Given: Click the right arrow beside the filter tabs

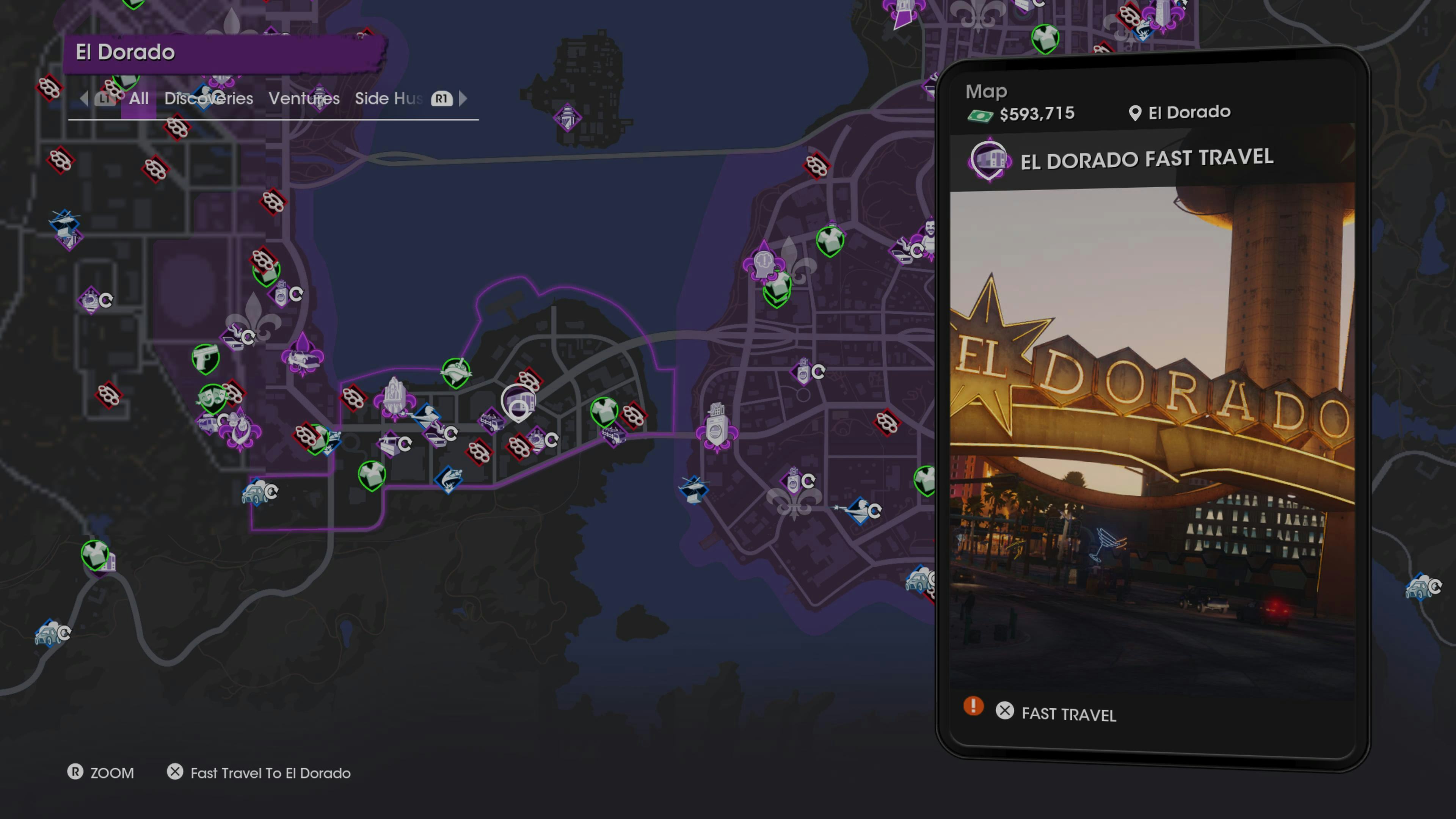Looking at the screenshot, I should click(463, 98).
